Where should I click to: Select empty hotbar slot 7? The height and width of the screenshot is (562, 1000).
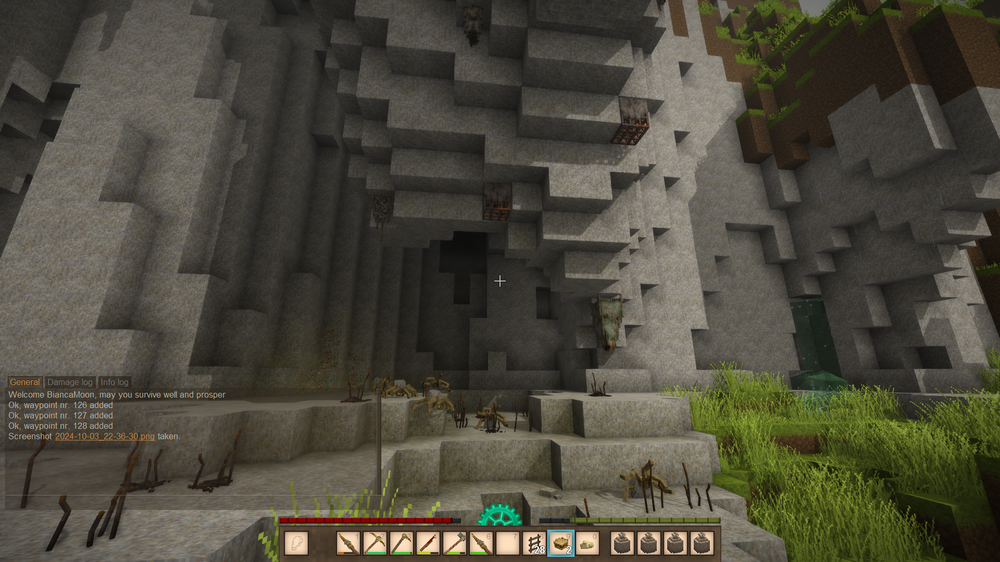pyautogui.click(x=508, y=543)
